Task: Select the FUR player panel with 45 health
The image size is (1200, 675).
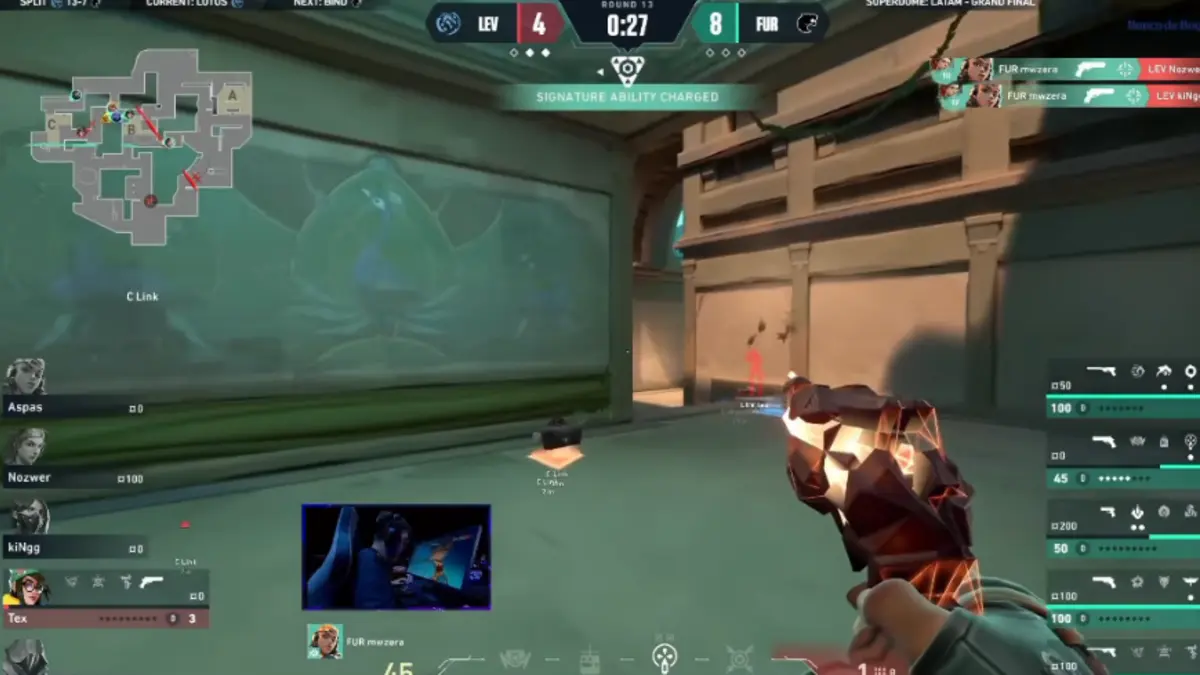Action: pyautogui.click(x=1122, y=460)
